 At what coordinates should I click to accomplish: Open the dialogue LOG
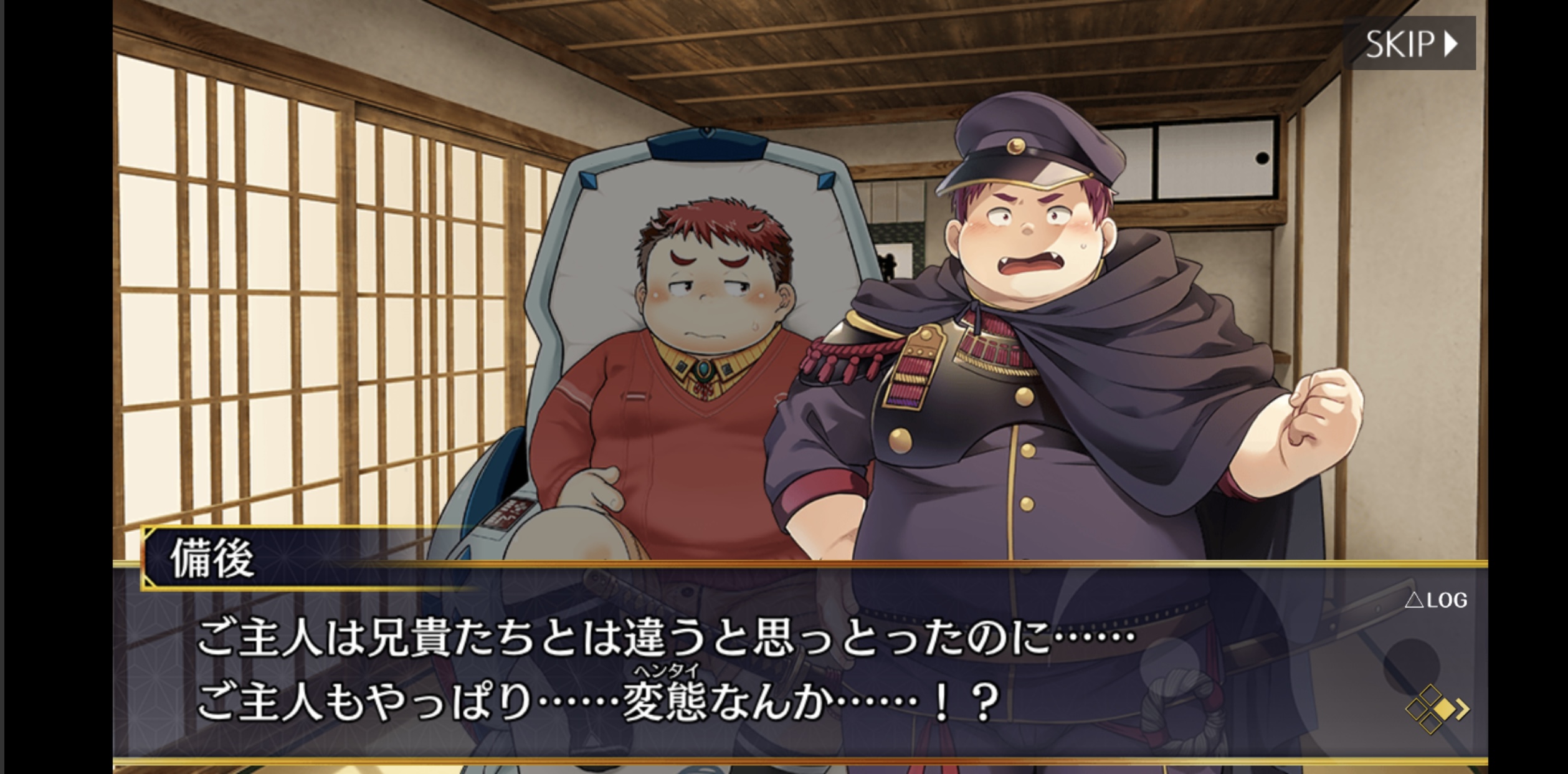tap(1436, 600)
